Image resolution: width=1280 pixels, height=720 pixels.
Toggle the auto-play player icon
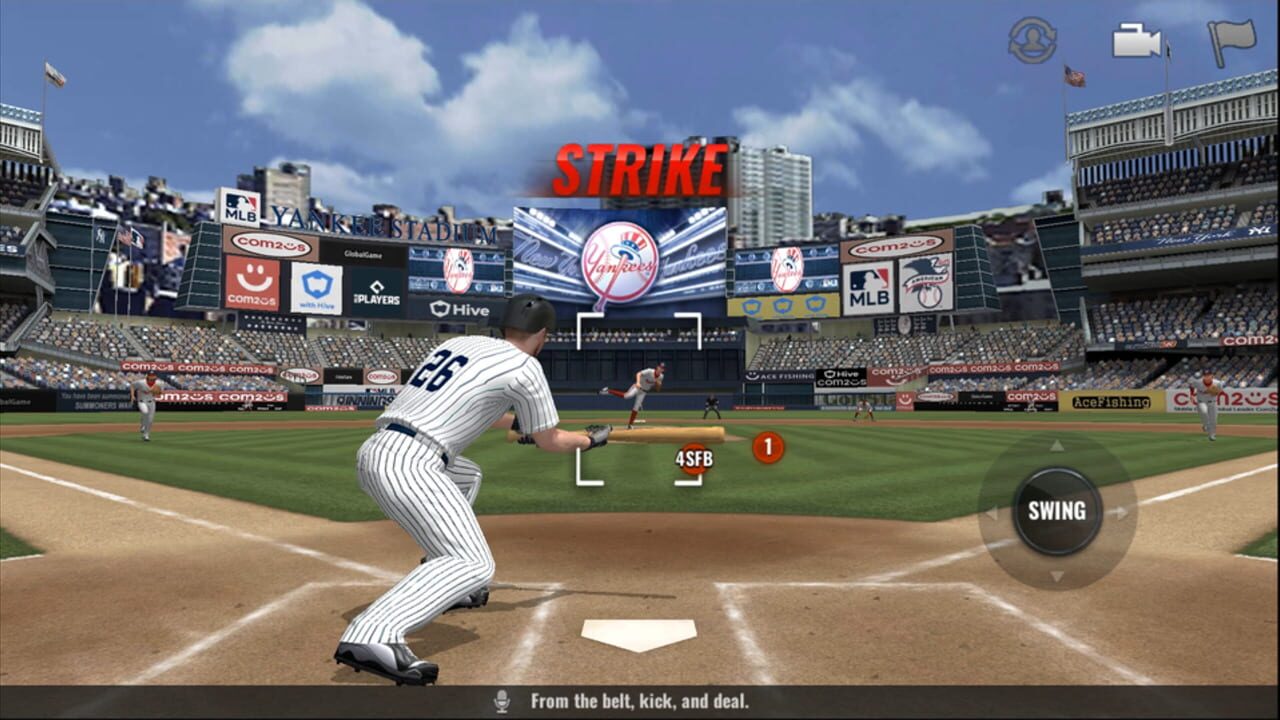[x=1032, y=41]
